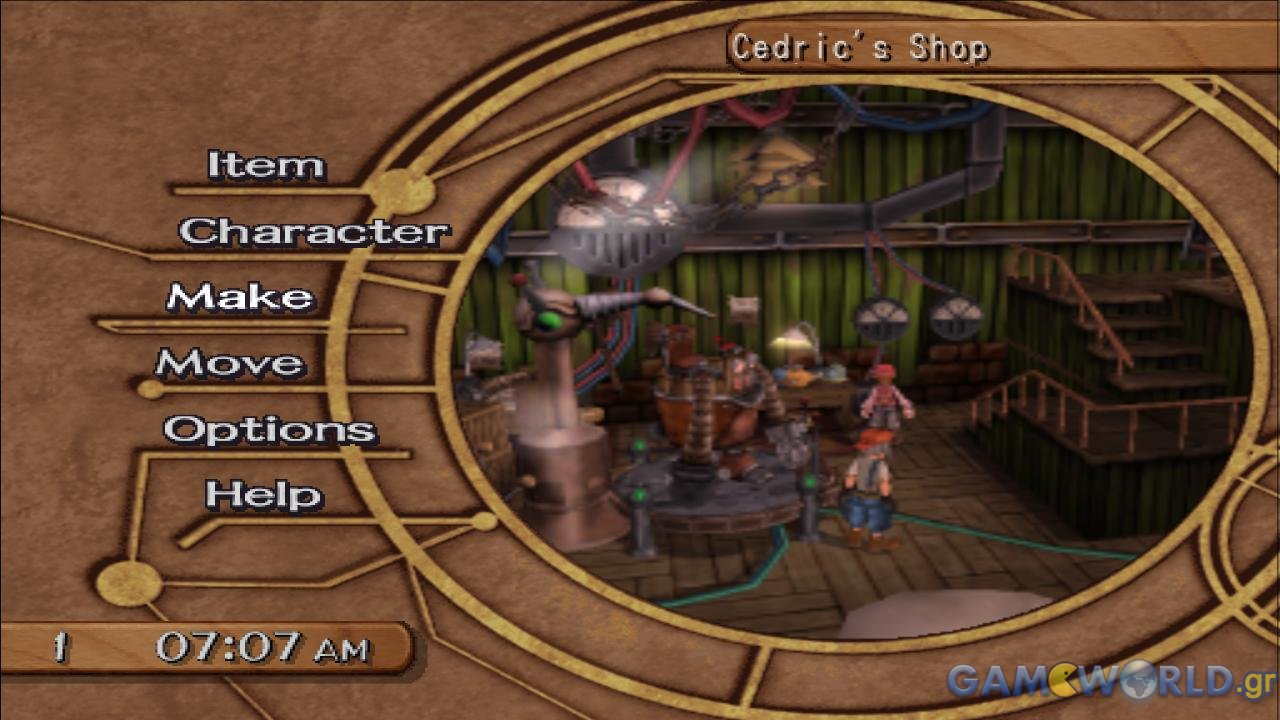Open the Item menu
Image resolution: width=1280 pixels, height=720 pixels.
click(266, 166)
